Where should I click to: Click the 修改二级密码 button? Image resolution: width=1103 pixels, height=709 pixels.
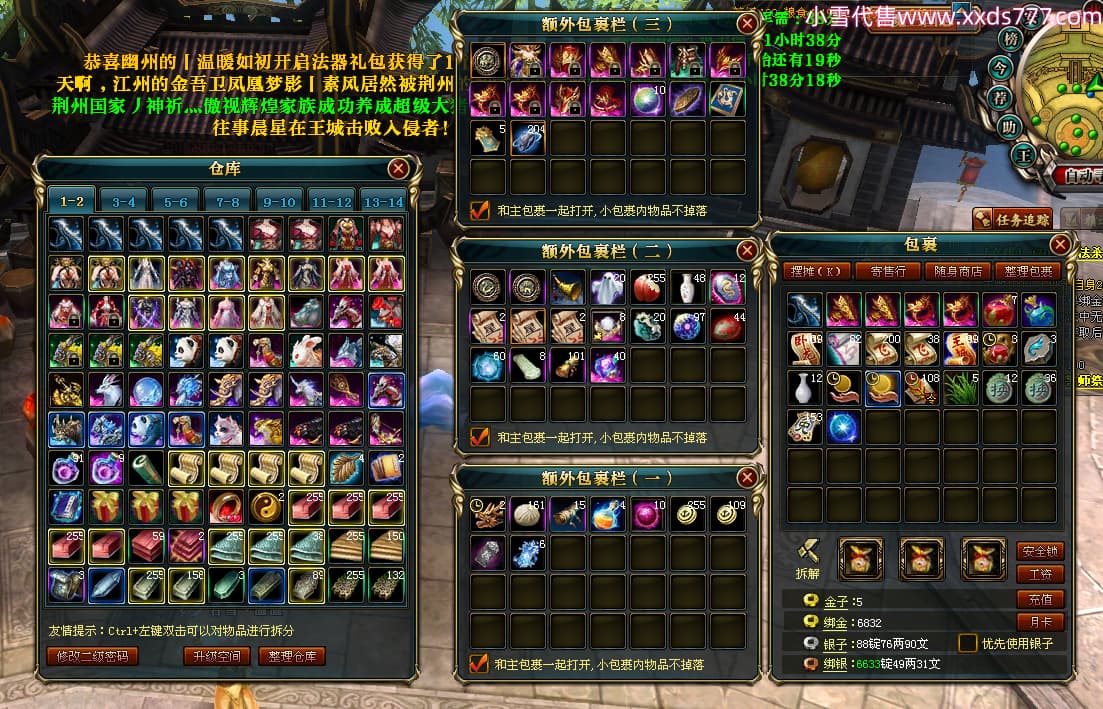coord(92,656)
